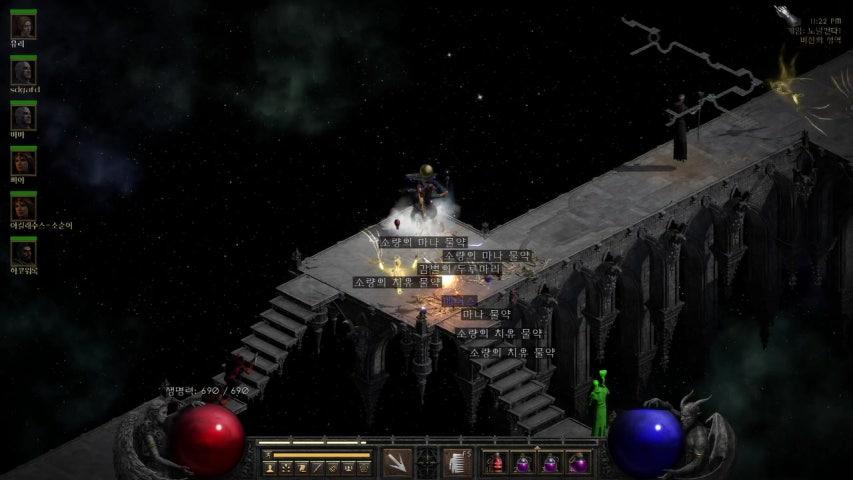Toggle run/walk icon beside stamina bar
The image size is (853, 480).
point(268,456)
